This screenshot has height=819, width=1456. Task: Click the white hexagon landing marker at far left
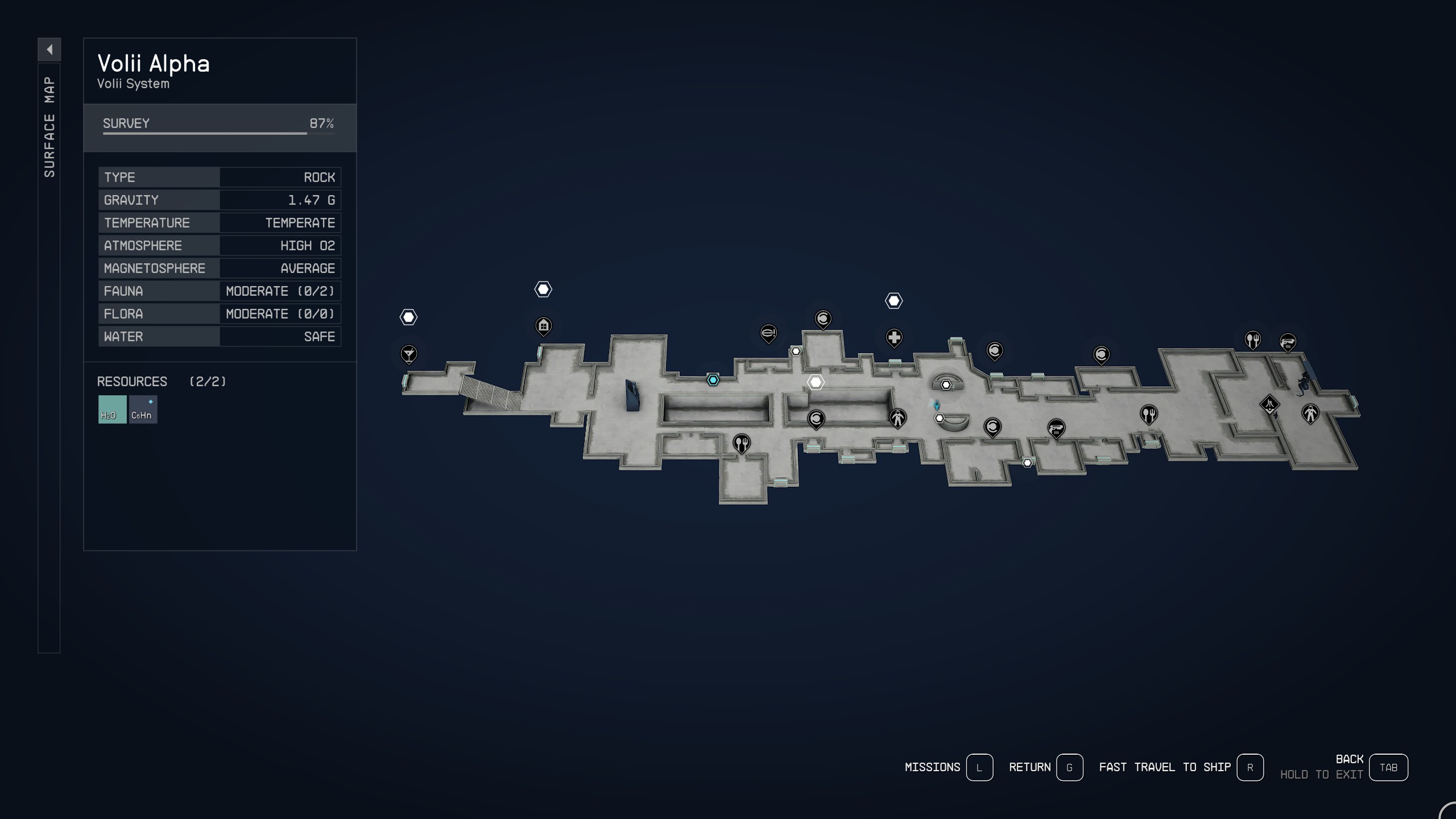(409, 316)
